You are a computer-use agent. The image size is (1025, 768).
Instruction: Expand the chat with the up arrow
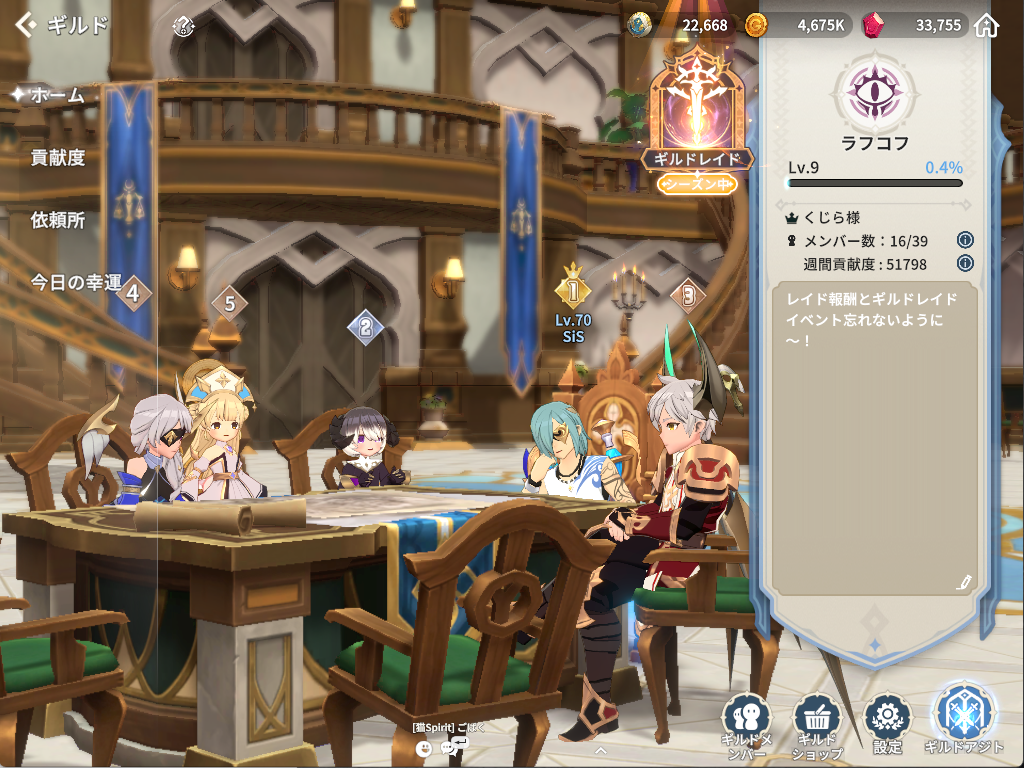coord(600,747)
